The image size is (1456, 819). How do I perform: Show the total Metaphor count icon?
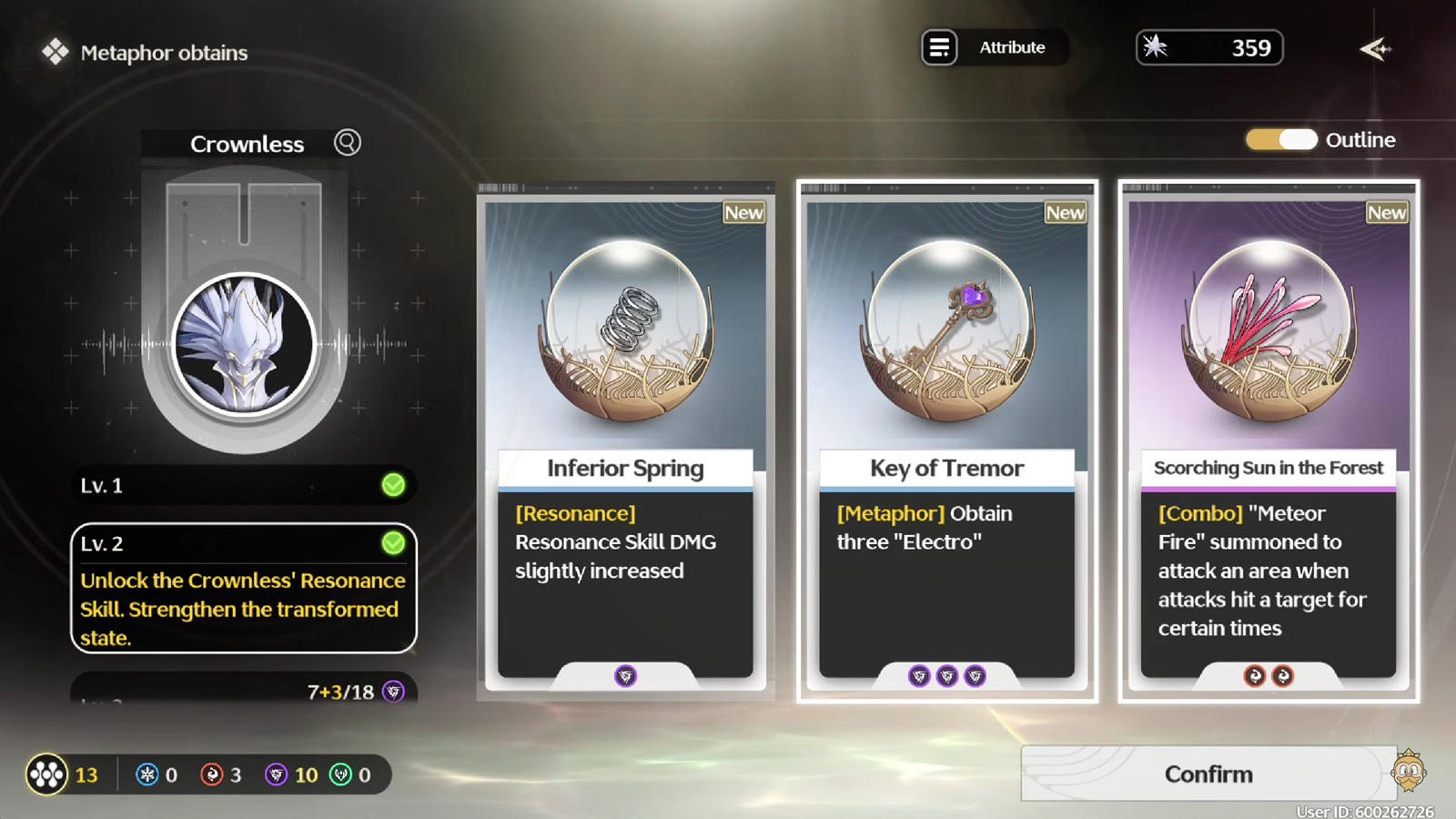pos(46,774)
